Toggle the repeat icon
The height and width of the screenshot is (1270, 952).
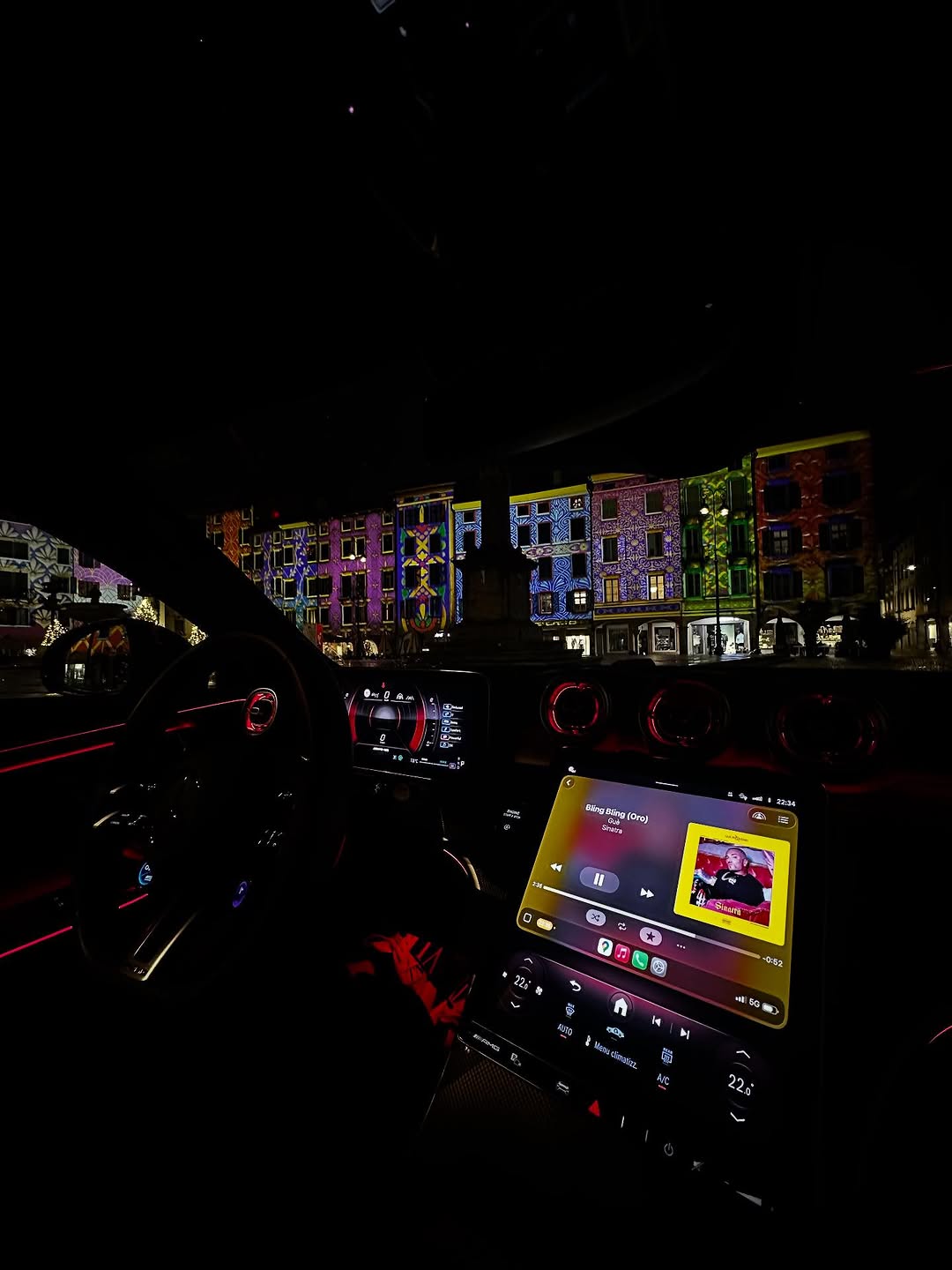click(x=621, y=925)
